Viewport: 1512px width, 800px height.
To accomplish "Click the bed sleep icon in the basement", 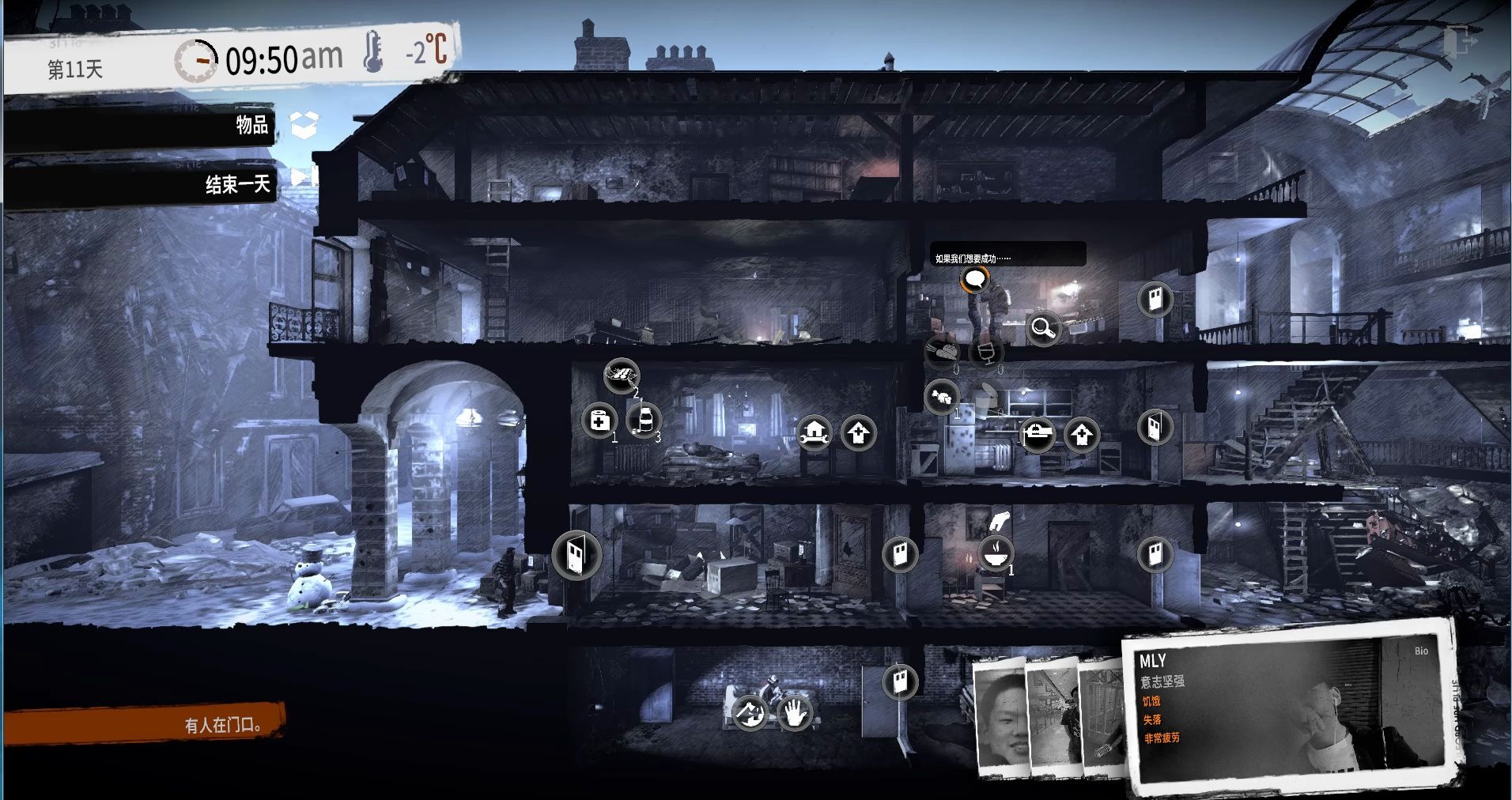I will point(749,714).
